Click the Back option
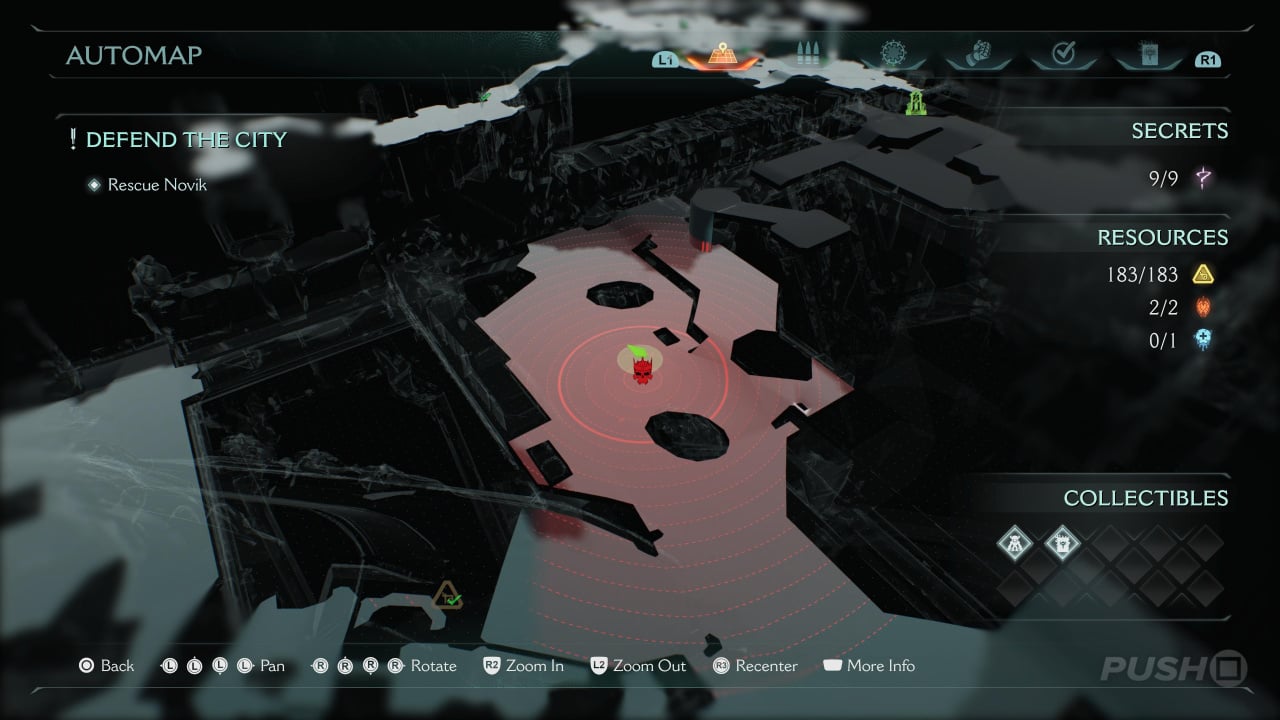The image size is (1280, 720). click(x=107, y=666)
